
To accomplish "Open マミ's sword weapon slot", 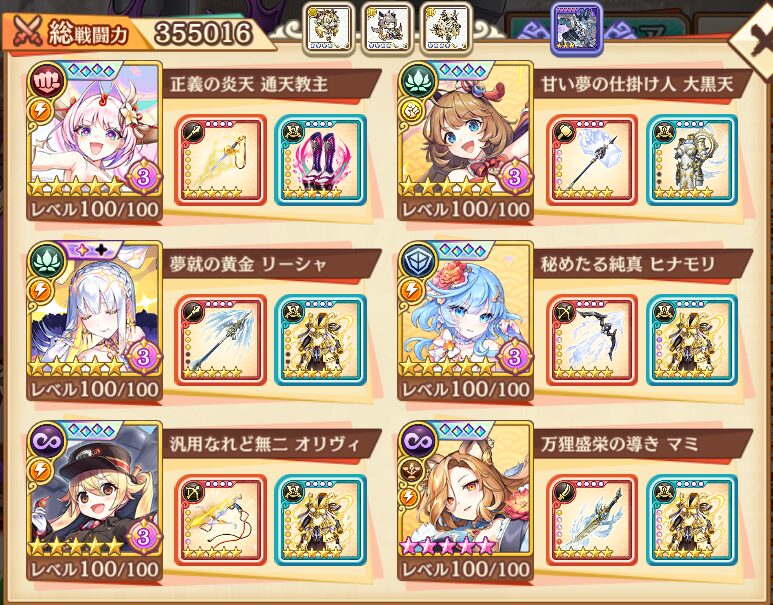I will pyautogui.click(x=592, y=520).
